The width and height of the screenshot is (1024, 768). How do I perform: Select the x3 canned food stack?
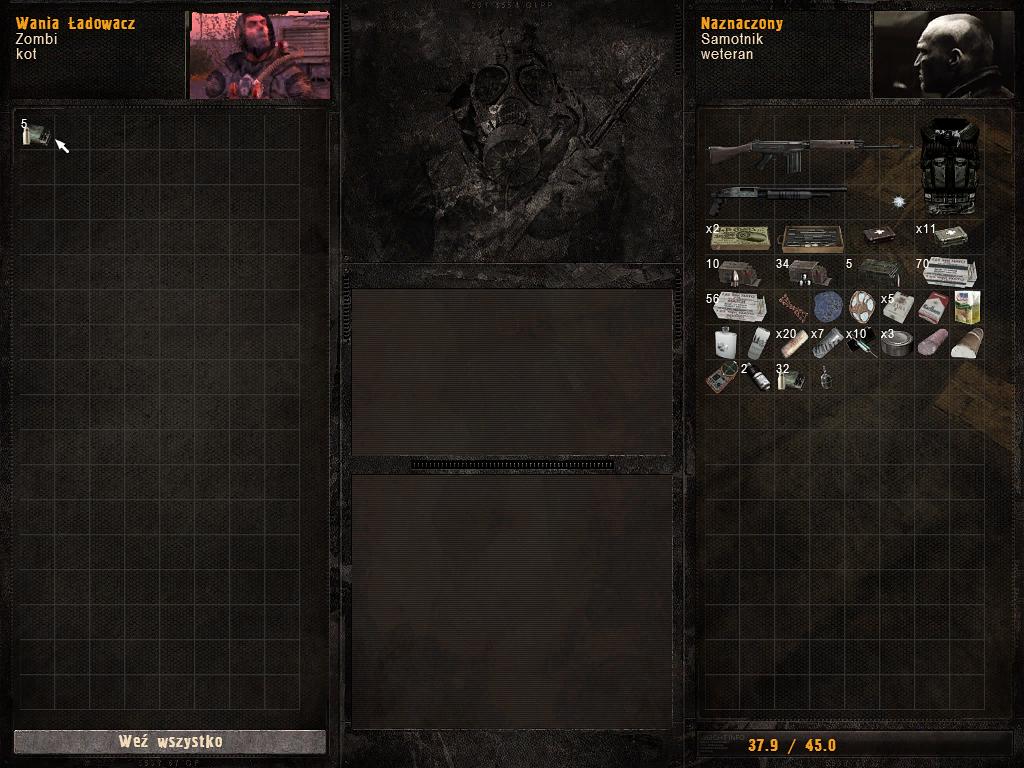click(897, 343)
